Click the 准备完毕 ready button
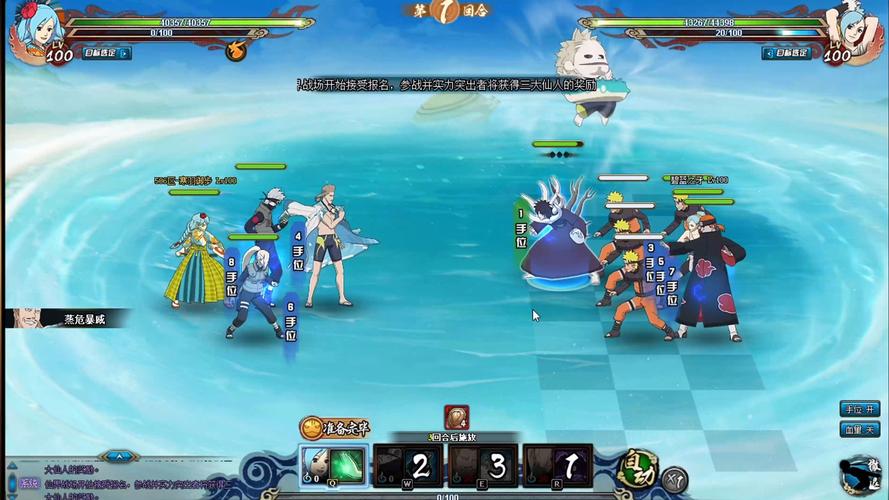Viewport: 889px width, 500px height. pyautogui.click(x=336, y=428)
